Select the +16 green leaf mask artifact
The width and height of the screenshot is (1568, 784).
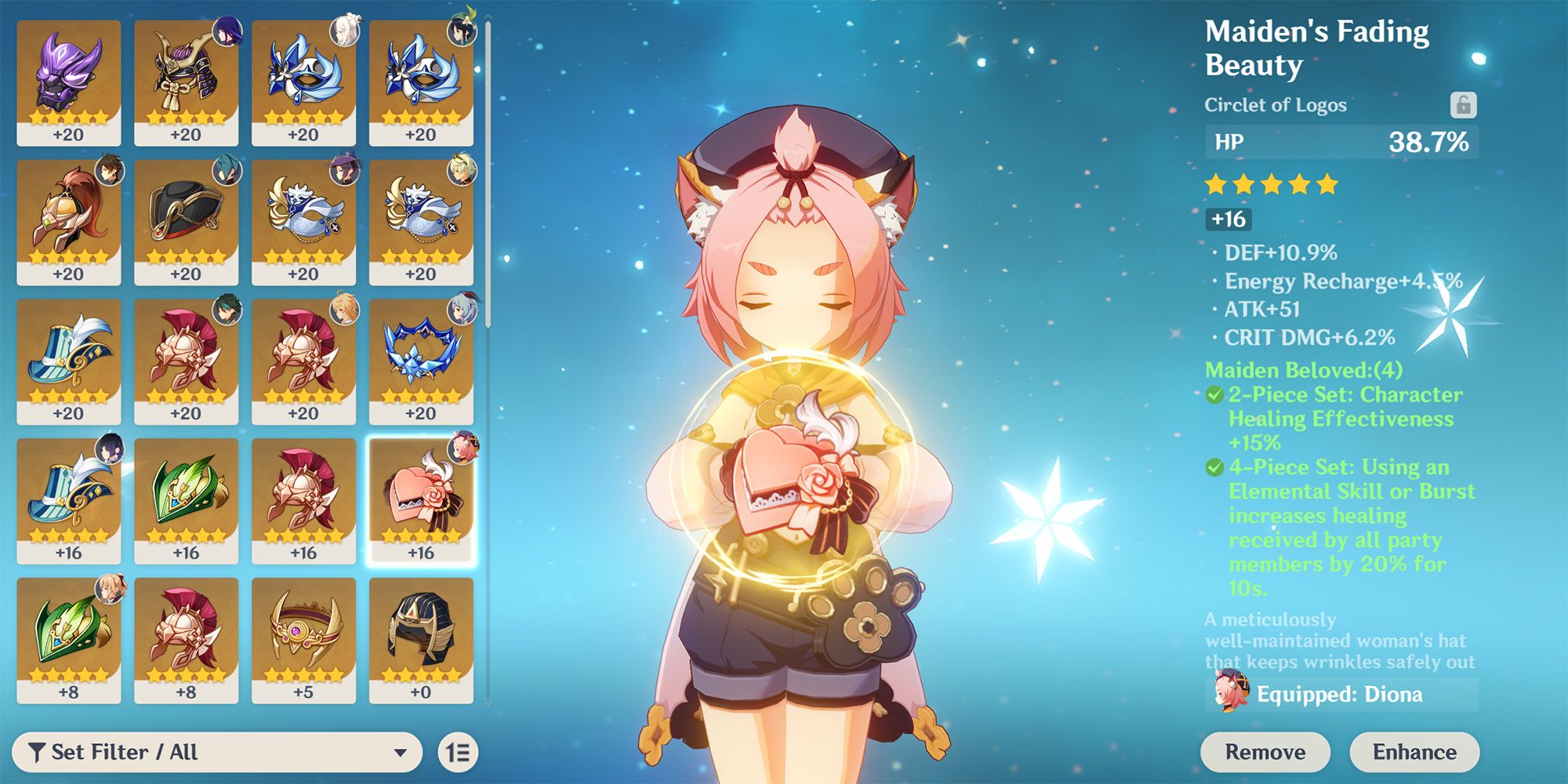click(x=187, y=500)
